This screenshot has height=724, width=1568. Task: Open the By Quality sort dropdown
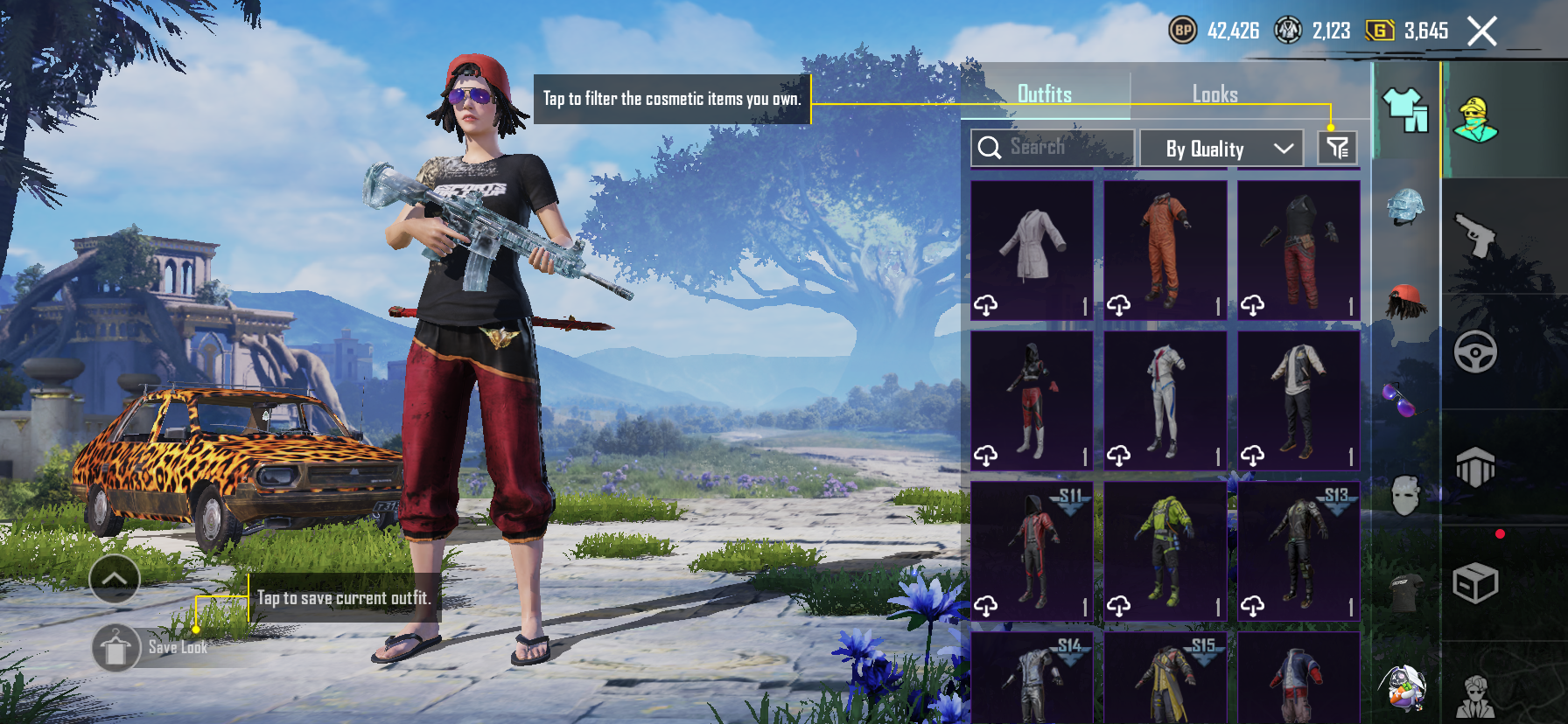[1221, 149]
